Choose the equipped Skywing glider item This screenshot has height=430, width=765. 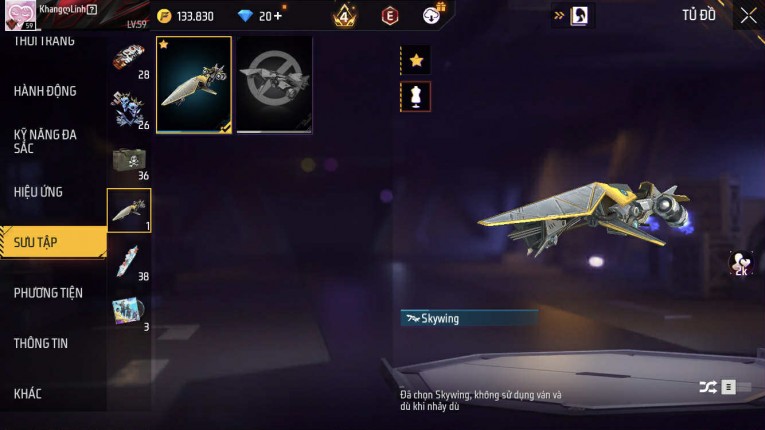(194, 85)
